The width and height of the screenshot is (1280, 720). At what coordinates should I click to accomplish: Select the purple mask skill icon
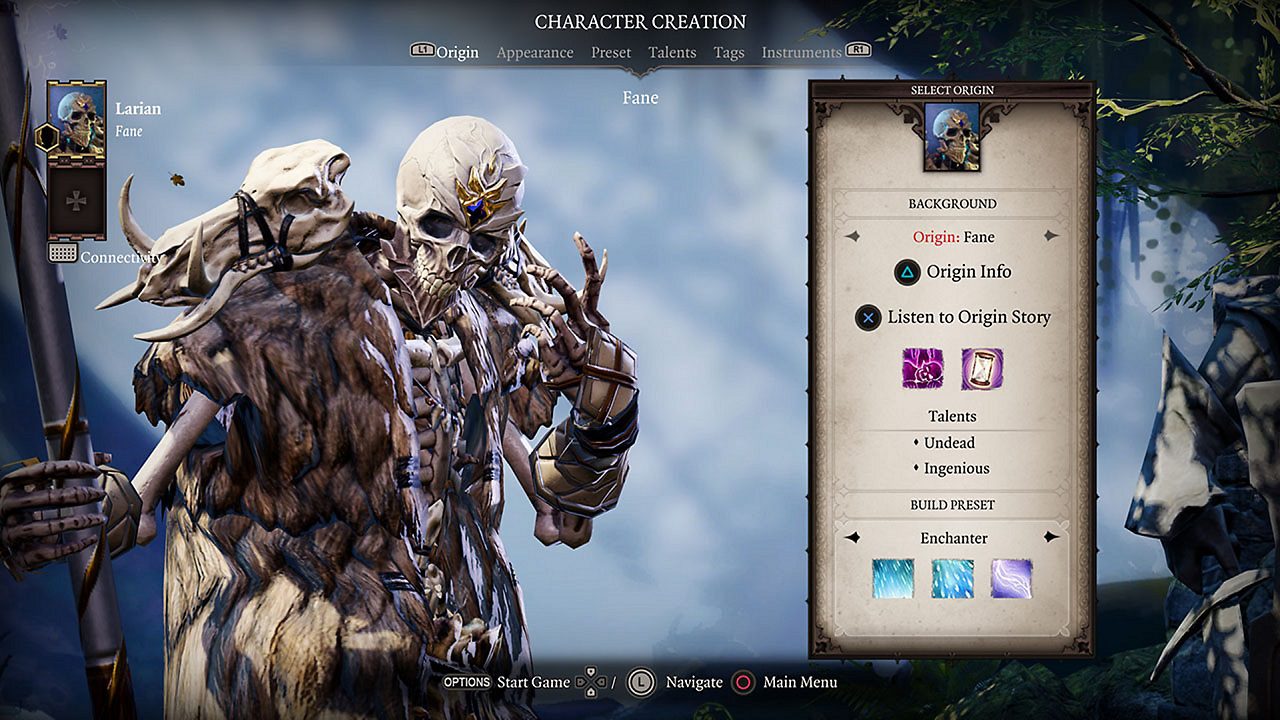(923, 369)
